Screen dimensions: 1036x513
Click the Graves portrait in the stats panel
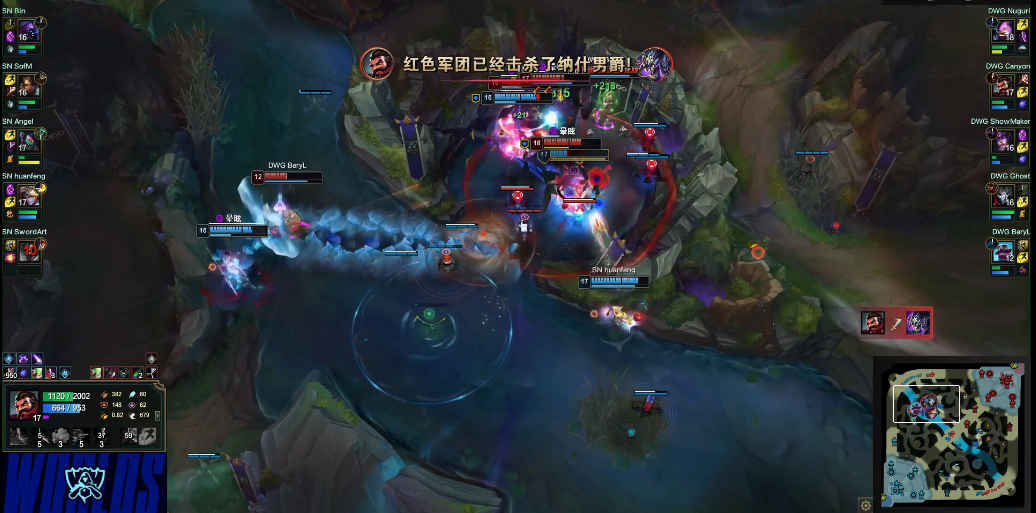pyautogui.click(x=23, y=403)
